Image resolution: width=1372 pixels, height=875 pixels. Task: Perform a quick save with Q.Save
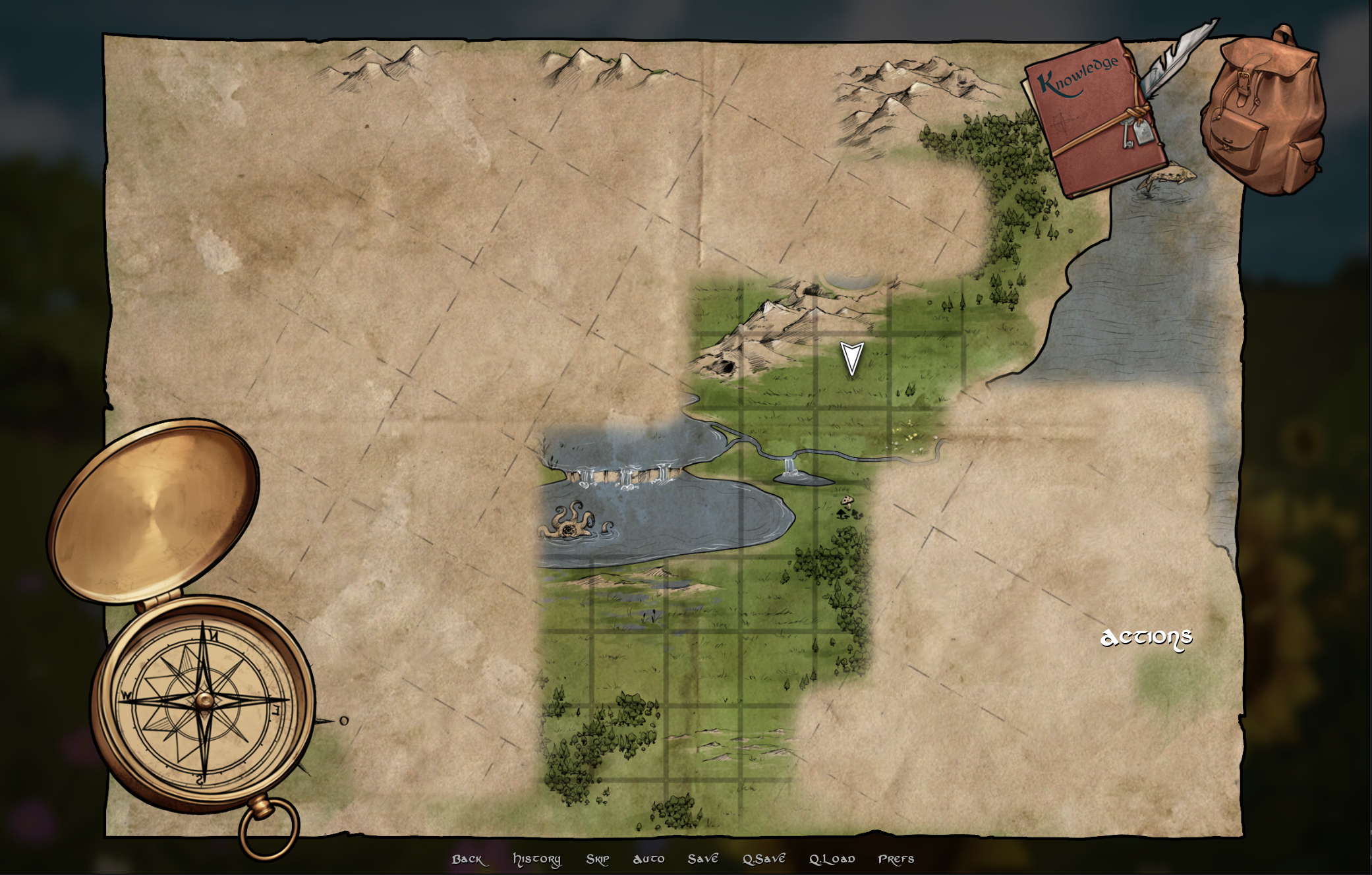764,859
